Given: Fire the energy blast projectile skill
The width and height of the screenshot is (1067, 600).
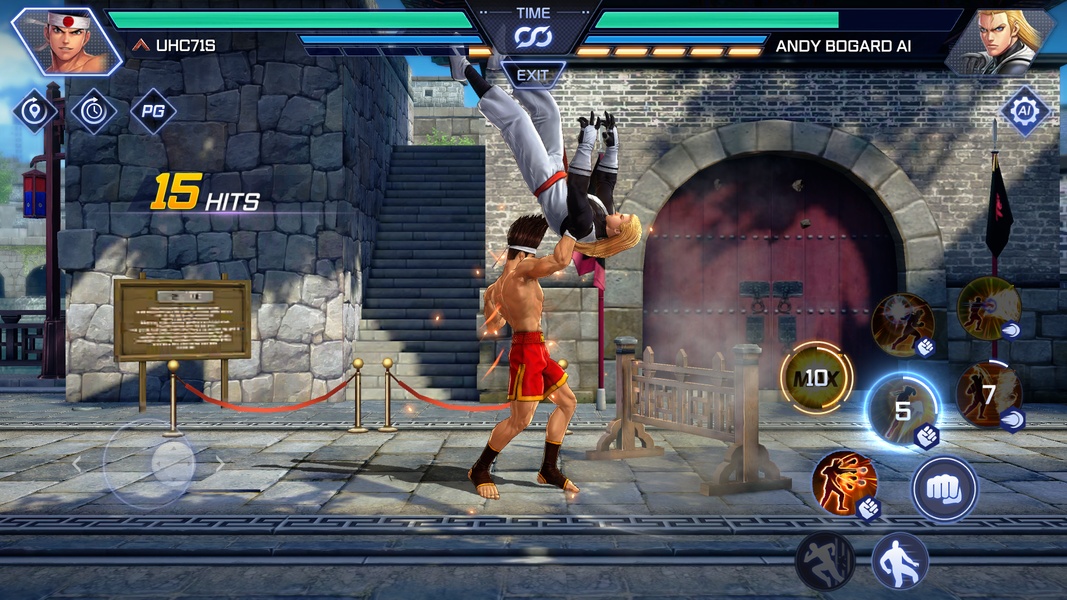Looking at the screenshot, I should [x=988, y=307].
